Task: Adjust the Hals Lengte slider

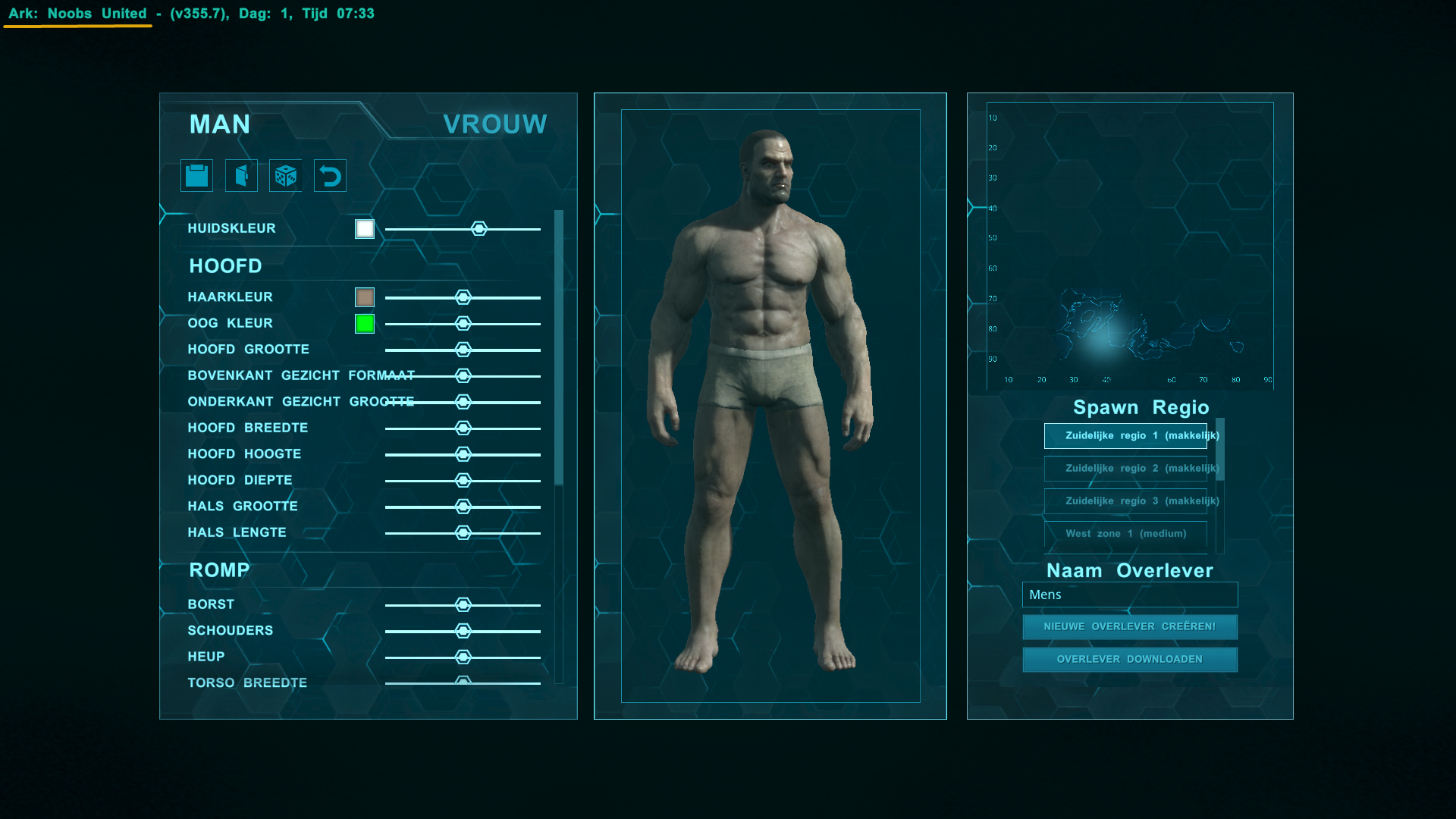Action: point(463,533)
